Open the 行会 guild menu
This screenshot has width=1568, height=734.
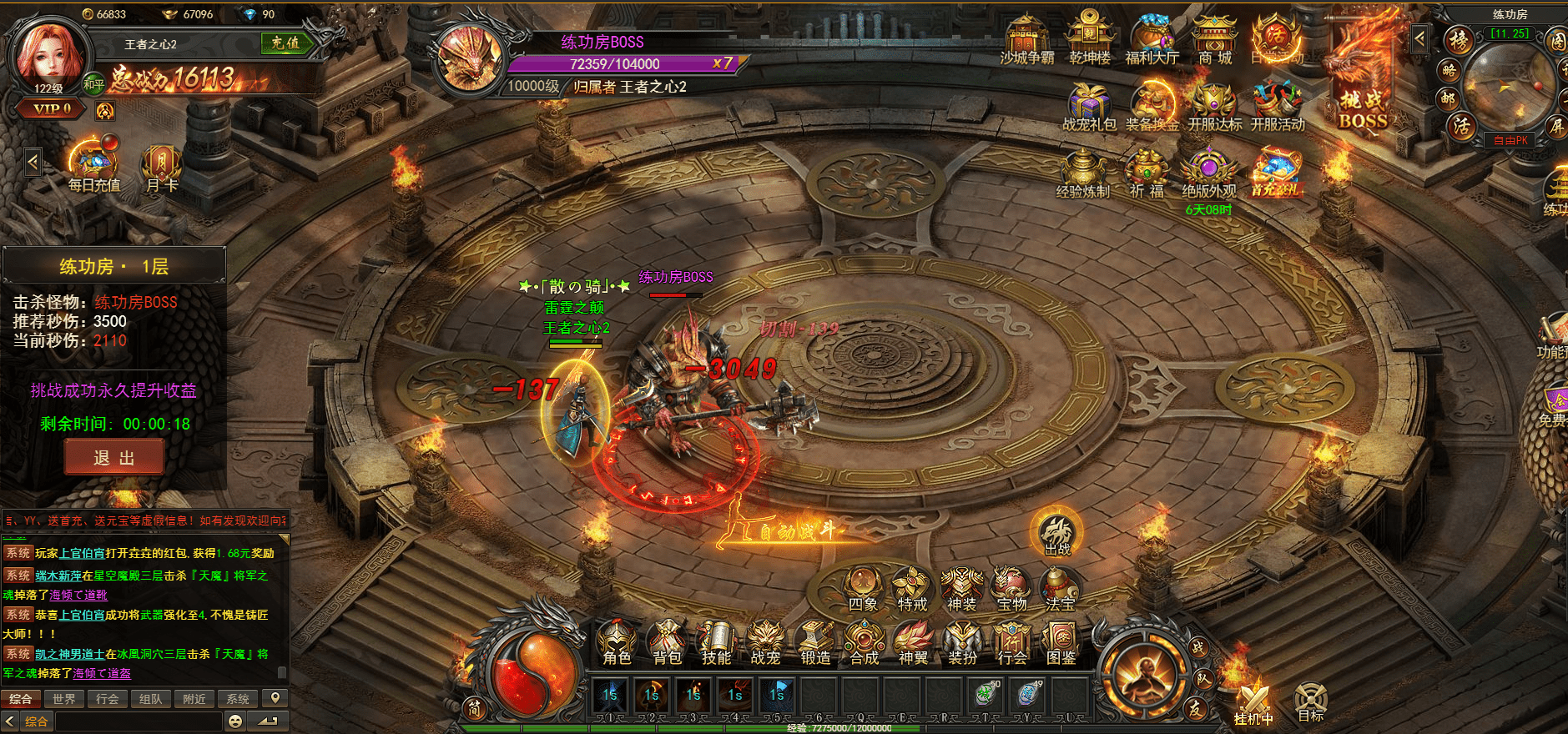[1012, 643]
